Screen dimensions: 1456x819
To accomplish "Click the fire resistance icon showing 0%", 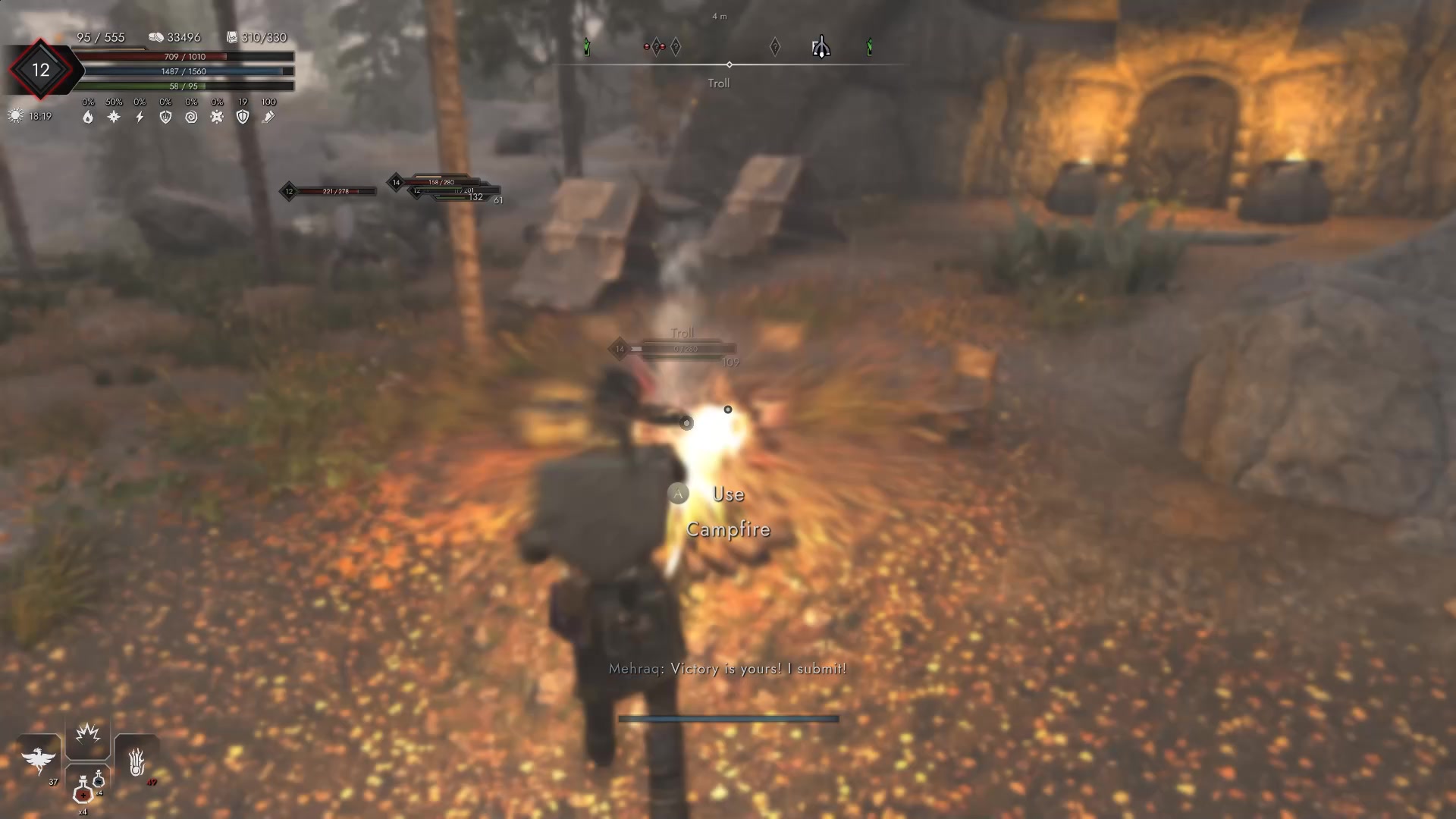I will click(x=89, y=118).
